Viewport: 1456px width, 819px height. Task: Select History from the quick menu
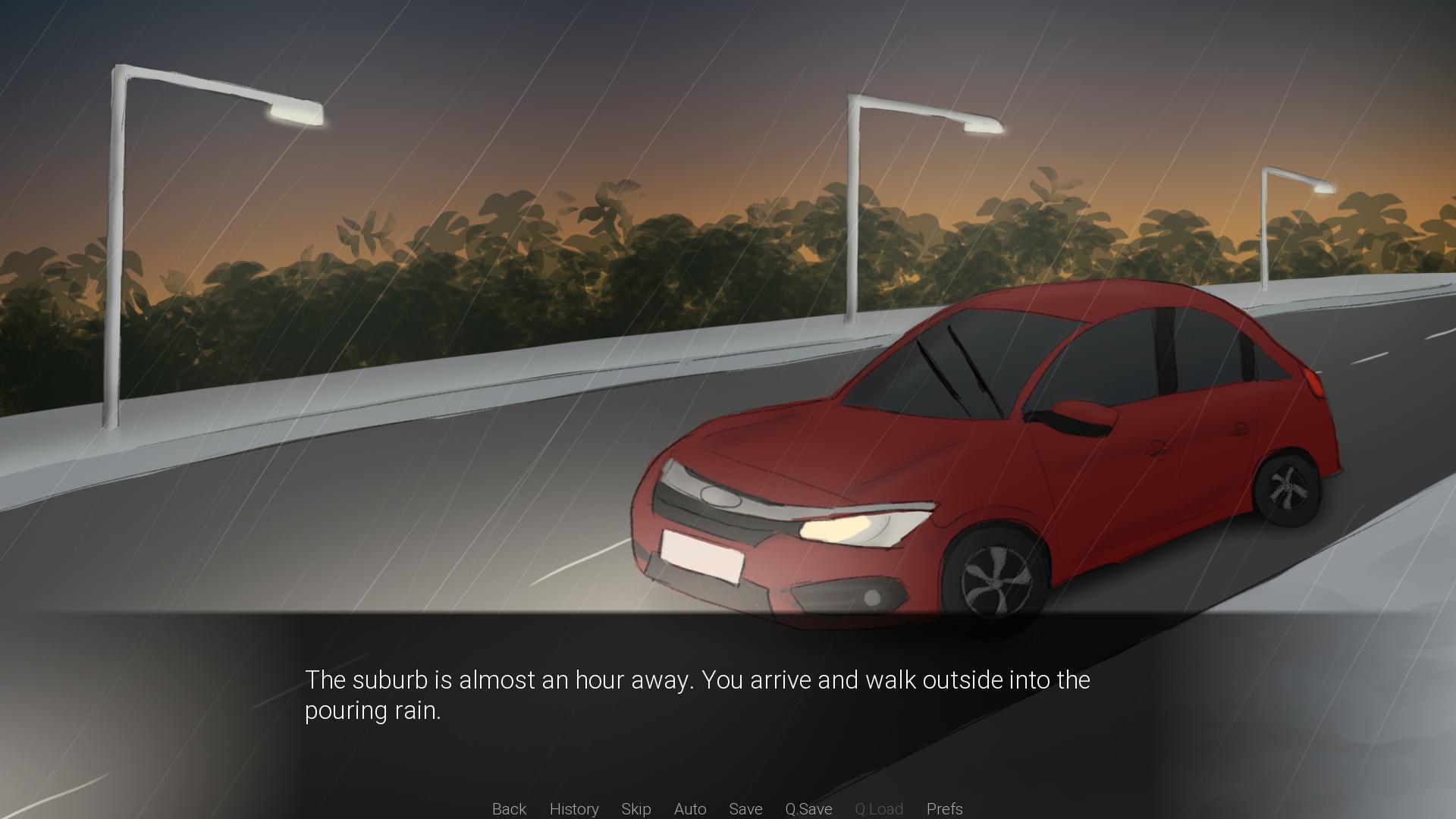point(574,809)
